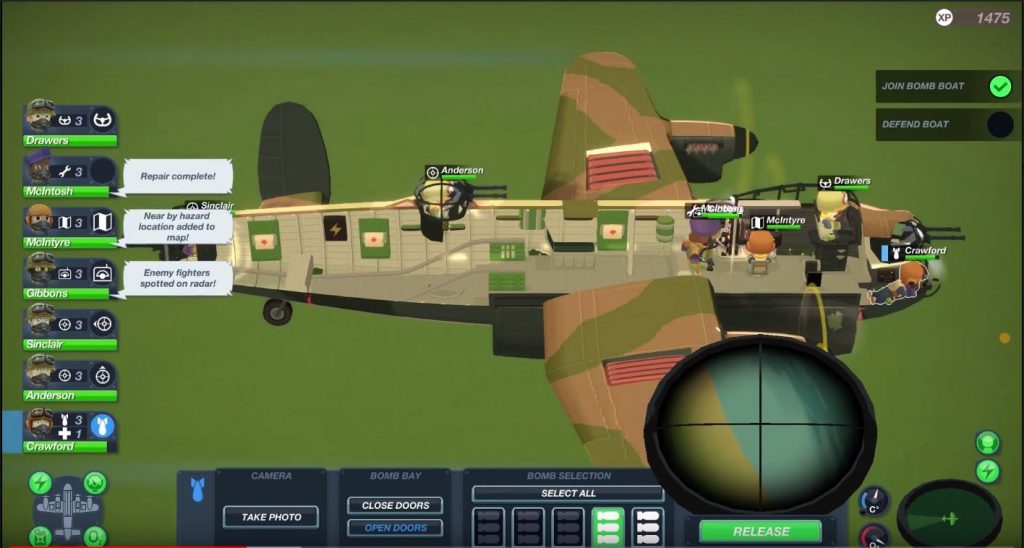This screenshot has height=548, width=1024.
Task: Select pilot Drawers crew card
Action: tap(70, 126)
